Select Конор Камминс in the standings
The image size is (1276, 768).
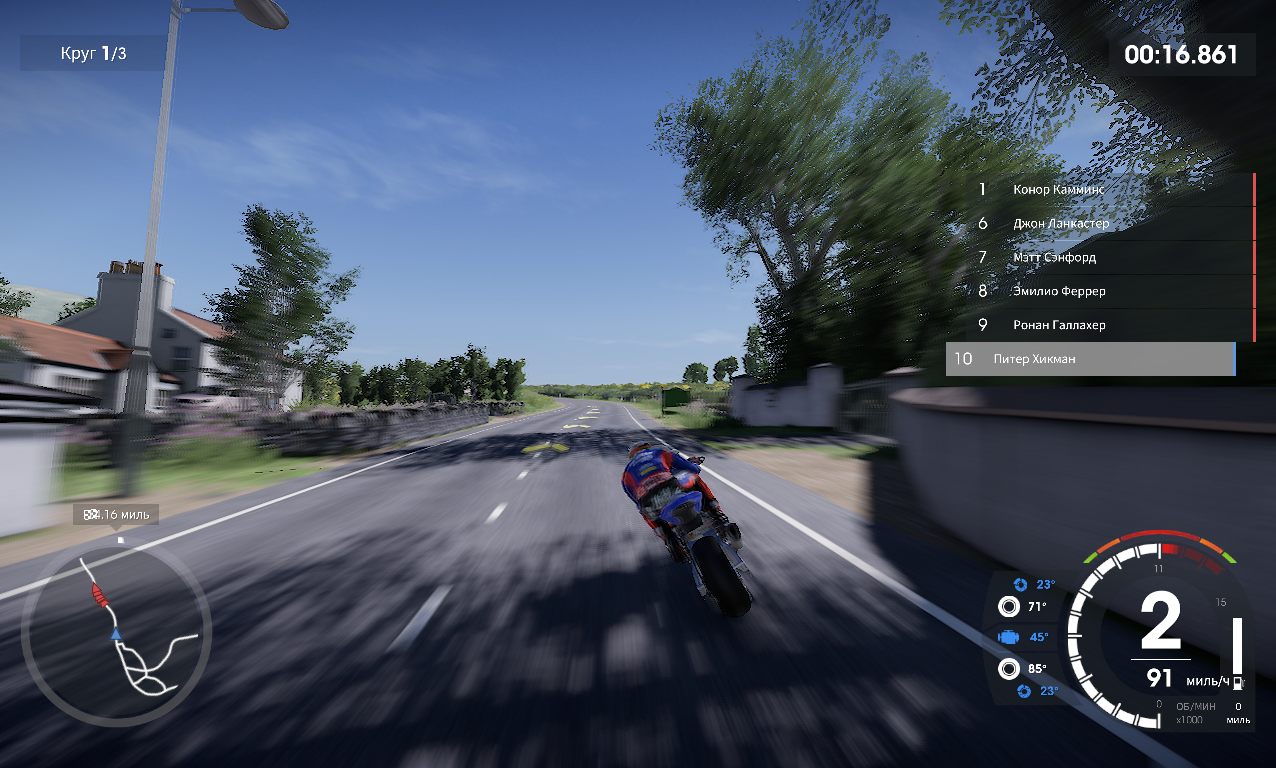coord(1100,189)
